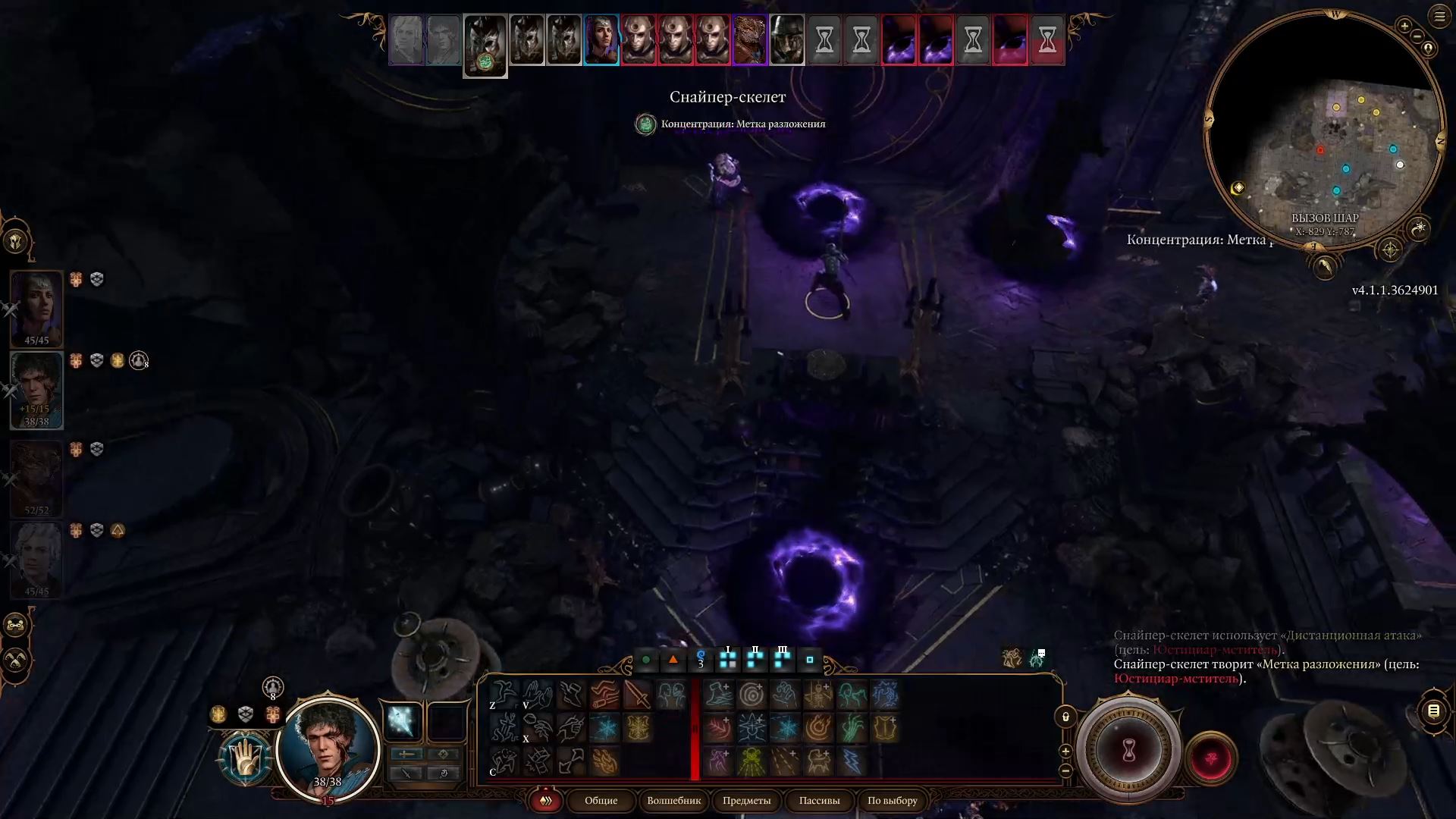Collapse the hotbar with the minus button
This screenshot has width=1456, height=819.
click(1065, 770)
